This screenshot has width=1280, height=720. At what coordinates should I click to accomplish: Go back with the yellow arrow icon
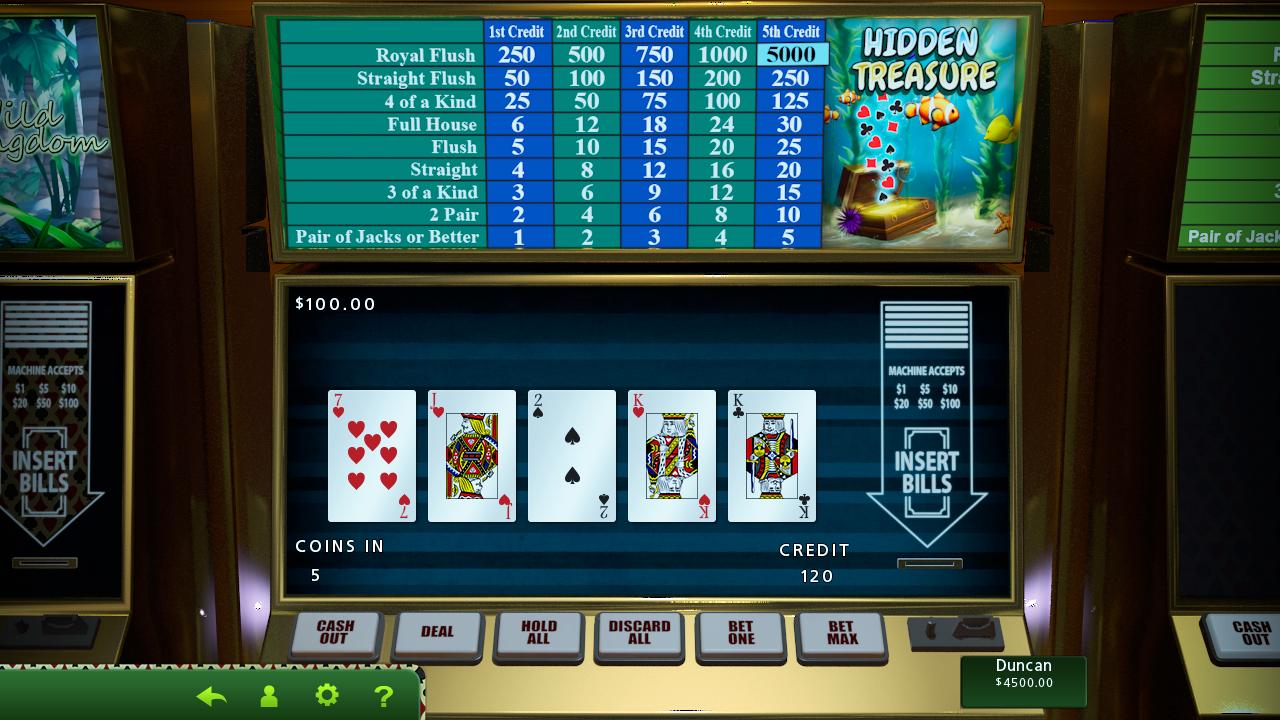click(x=211, y=696)
